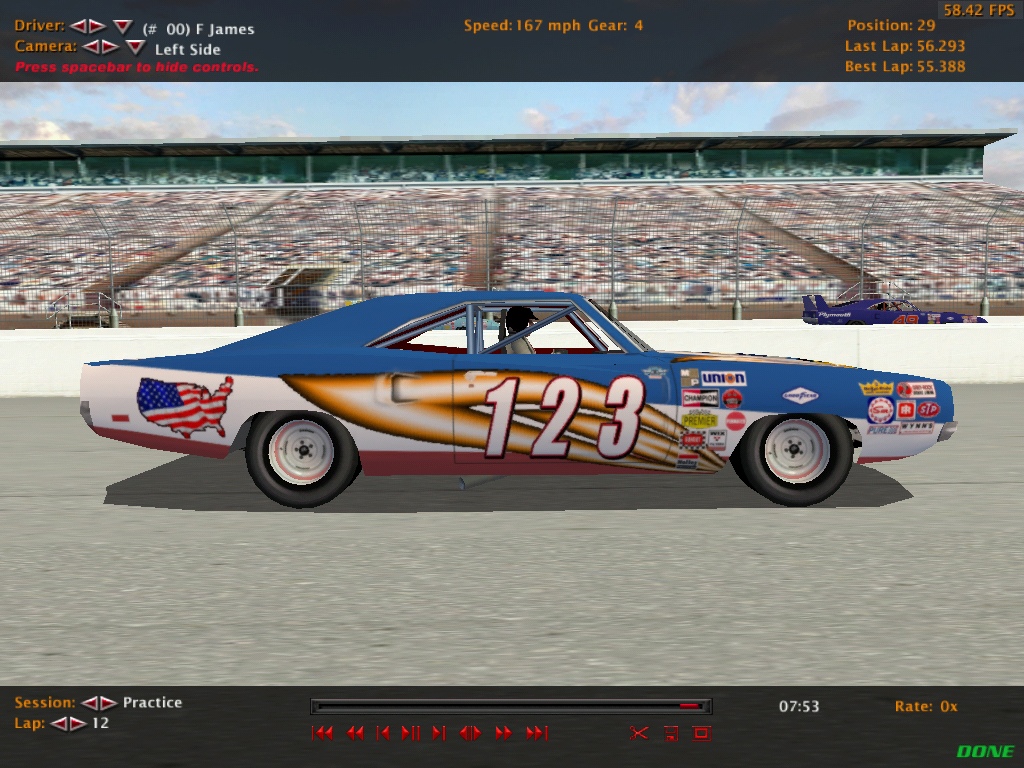Select the previous driver with left arrow

point(78,27)
